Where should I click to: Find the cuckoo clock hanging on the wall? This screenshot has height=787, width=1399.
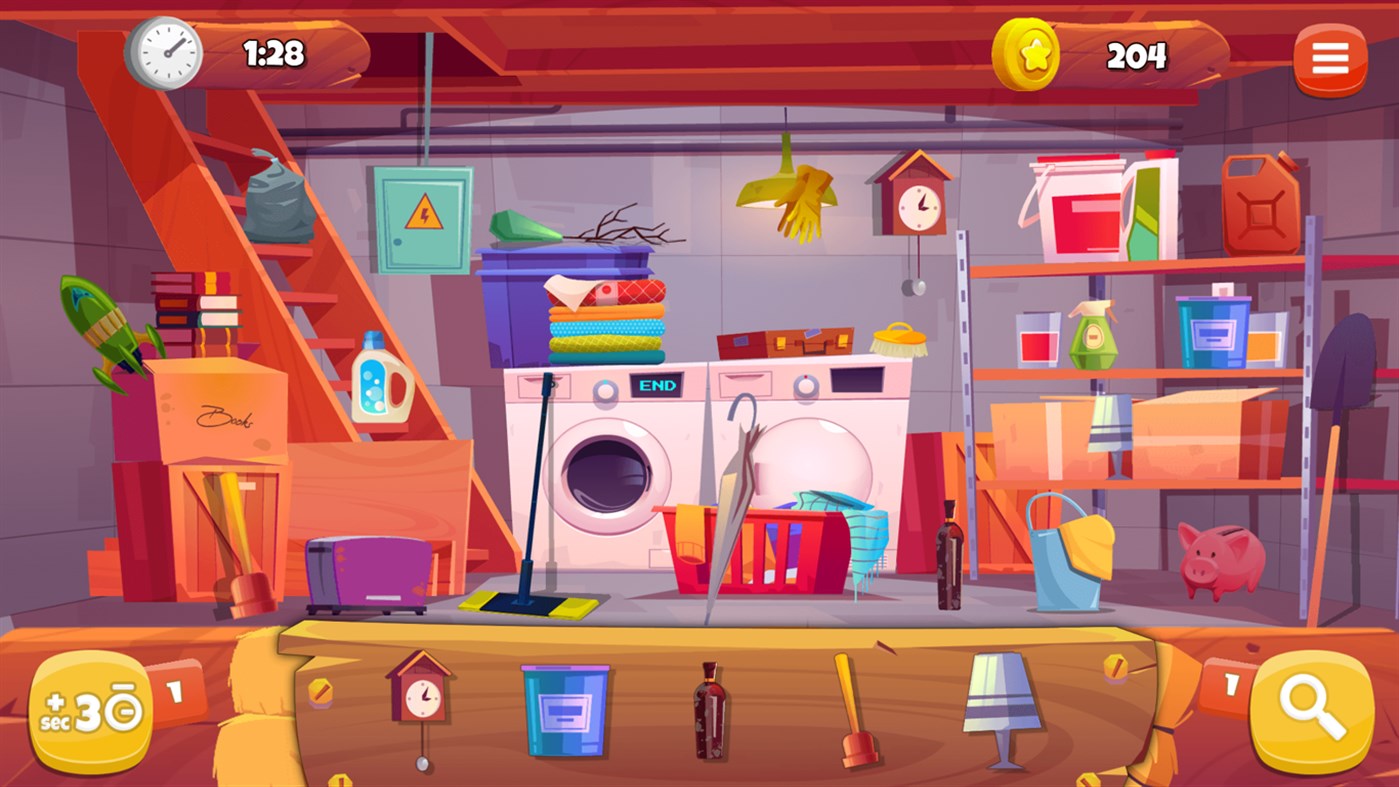[915, 198]
